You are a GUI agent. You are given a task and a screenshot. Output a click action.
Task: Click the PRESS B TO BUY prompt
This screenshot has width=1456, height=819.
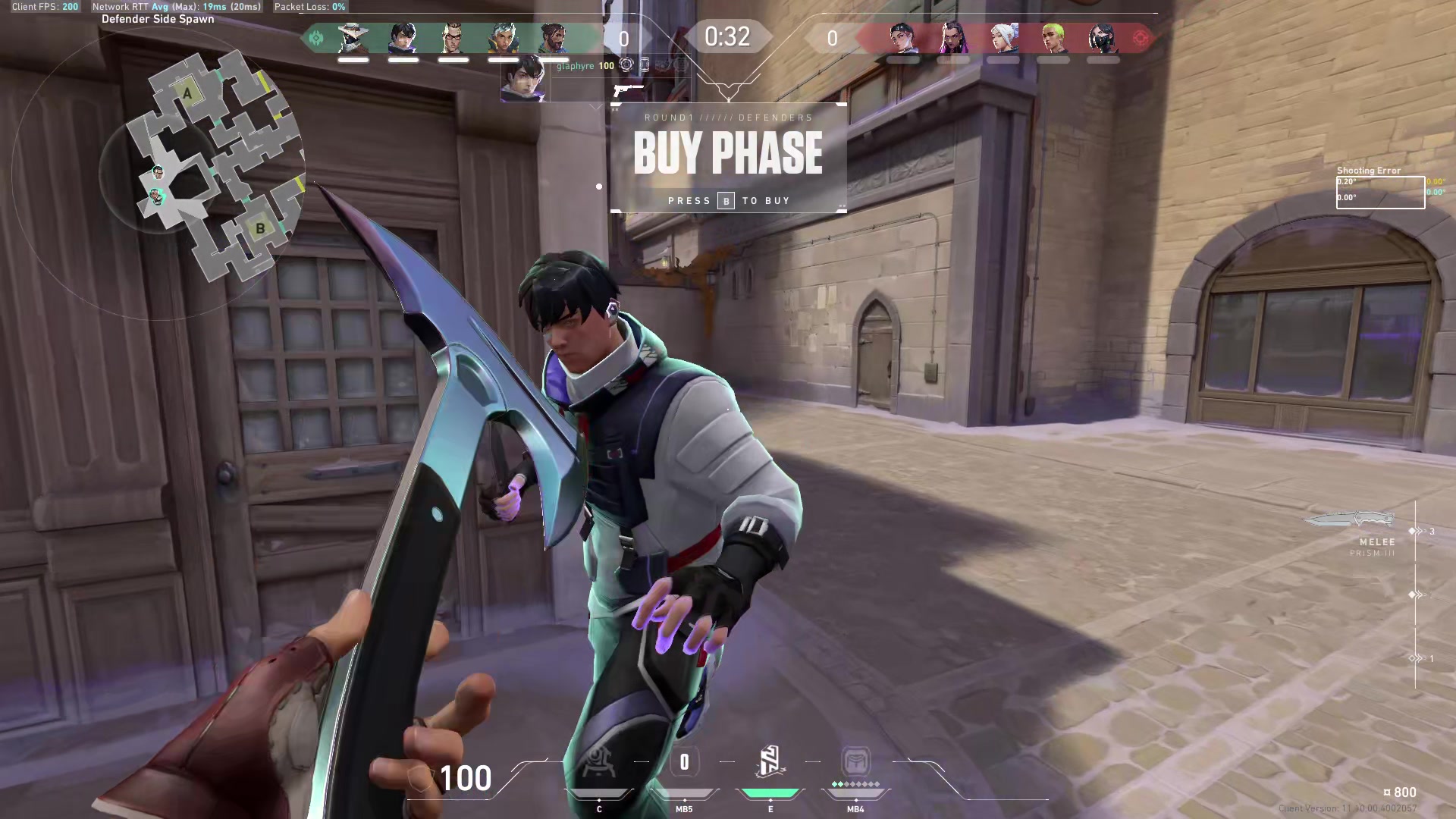pos(728,200)
